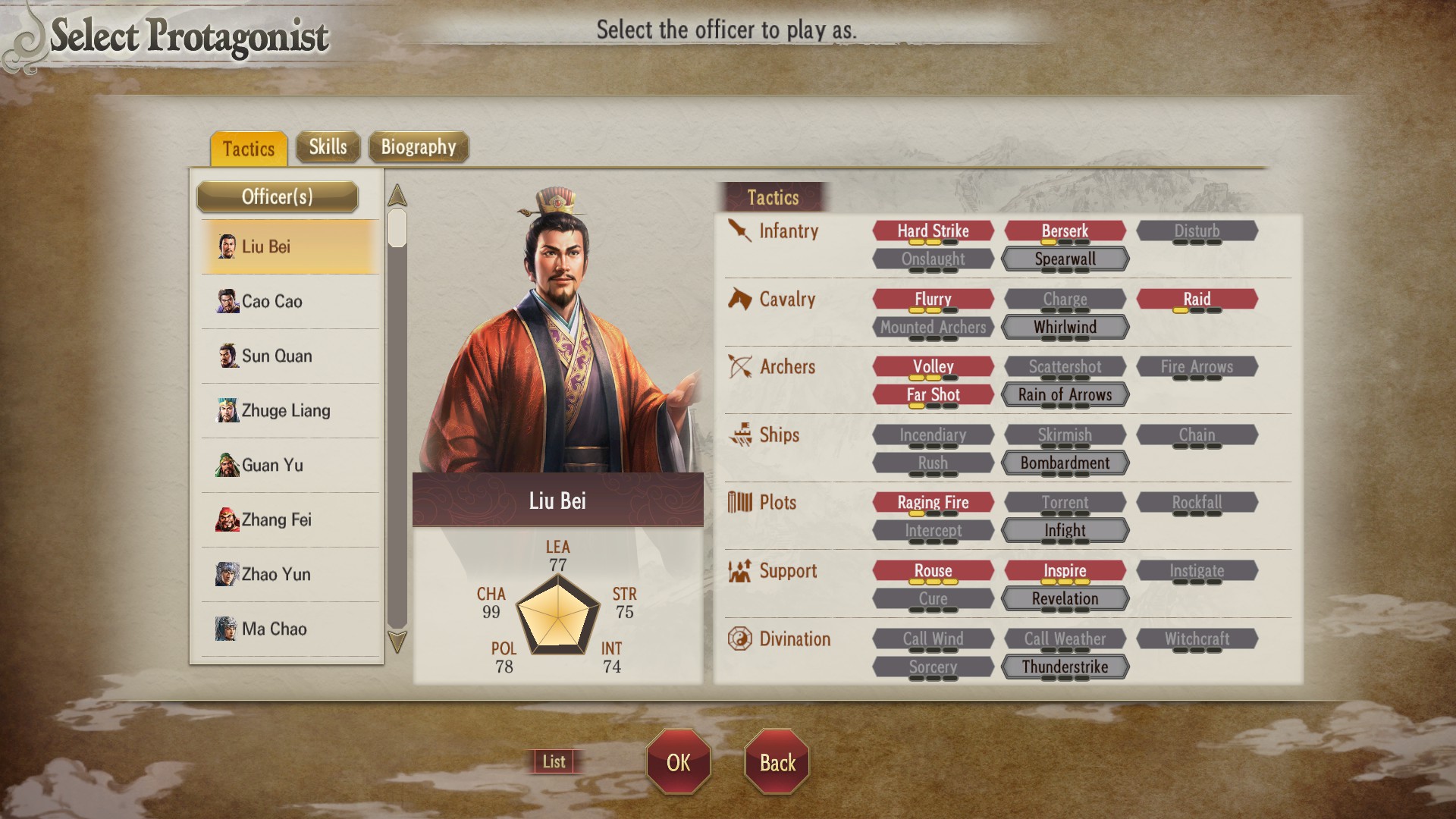The width and height of the screenshot is (1456, 819).
Task: Open the Biography tab
Action: (x=418, y=147)
